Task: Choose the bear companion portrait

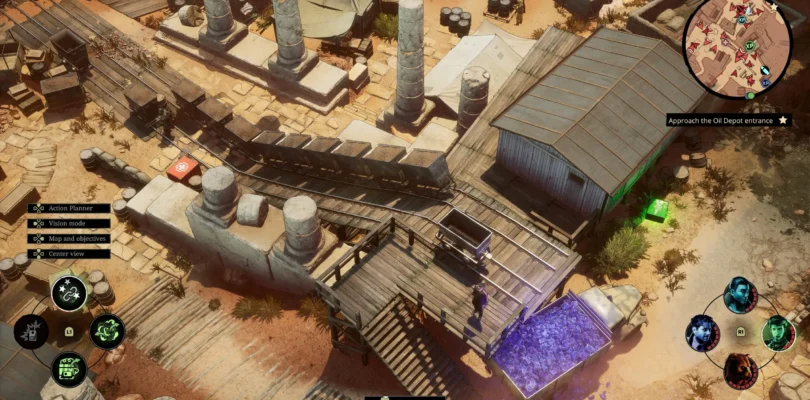Action: (x=741, y=369)
